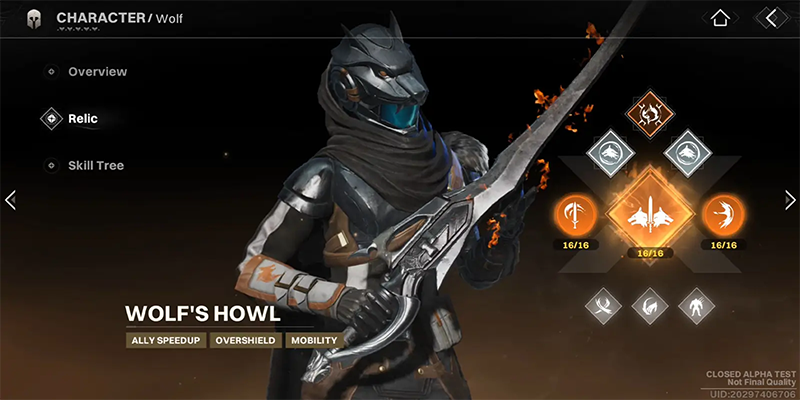
Task: Open the Overview tab
Action: point(96,72)
